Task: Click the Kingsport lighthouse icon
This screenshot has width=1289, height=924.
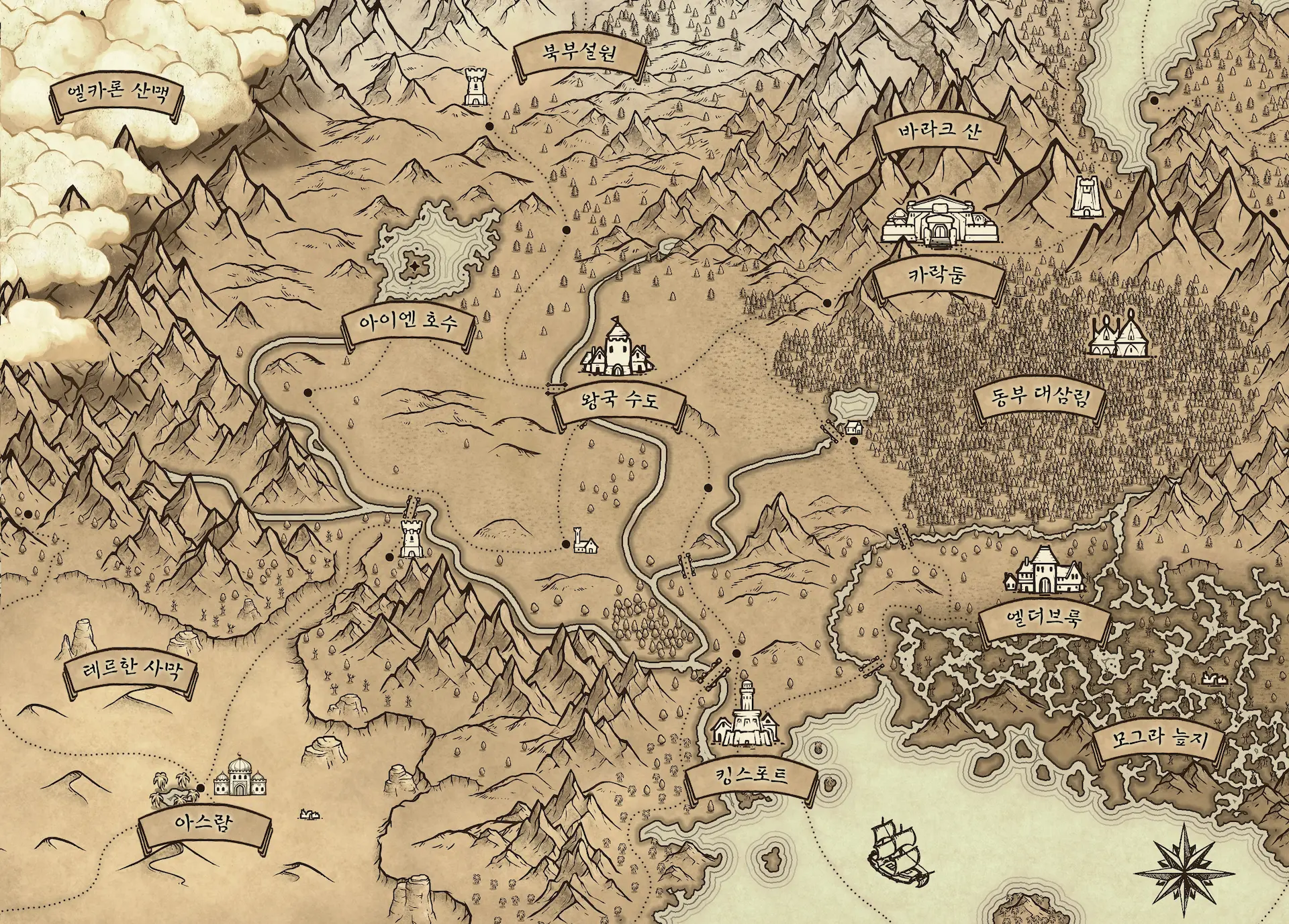Action: pyautogui.click(x=747, y=715)
